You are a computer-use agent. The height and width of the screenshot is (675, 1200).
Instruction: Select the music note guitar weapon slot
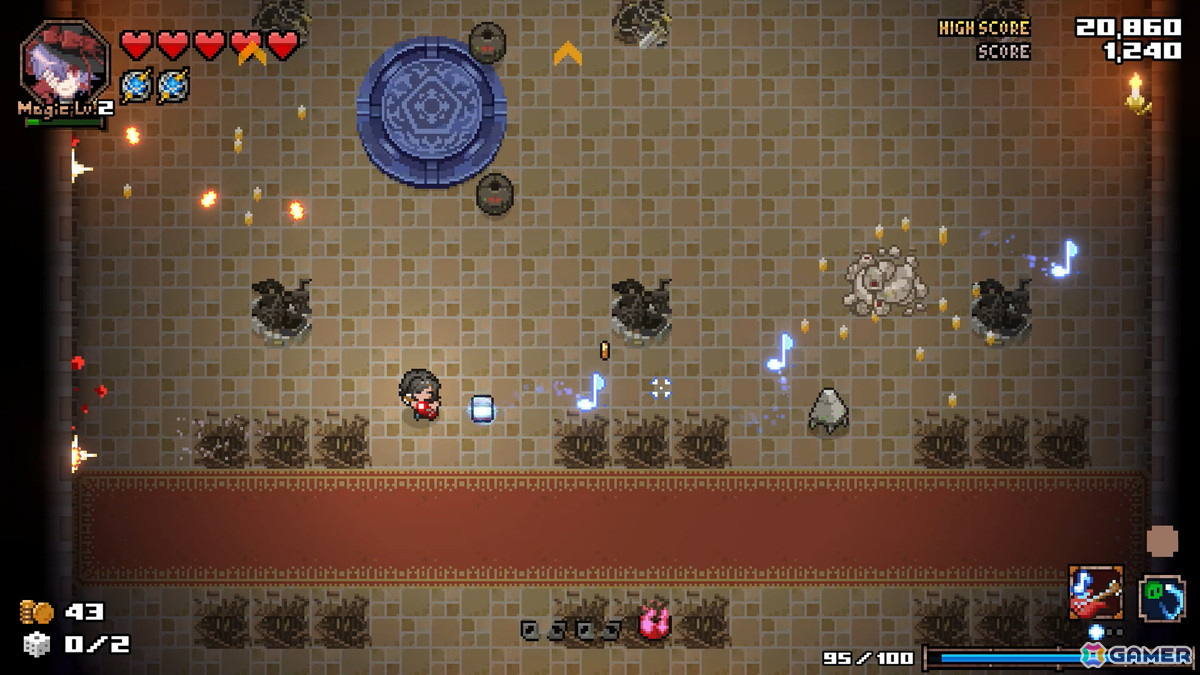(1095, 592)
